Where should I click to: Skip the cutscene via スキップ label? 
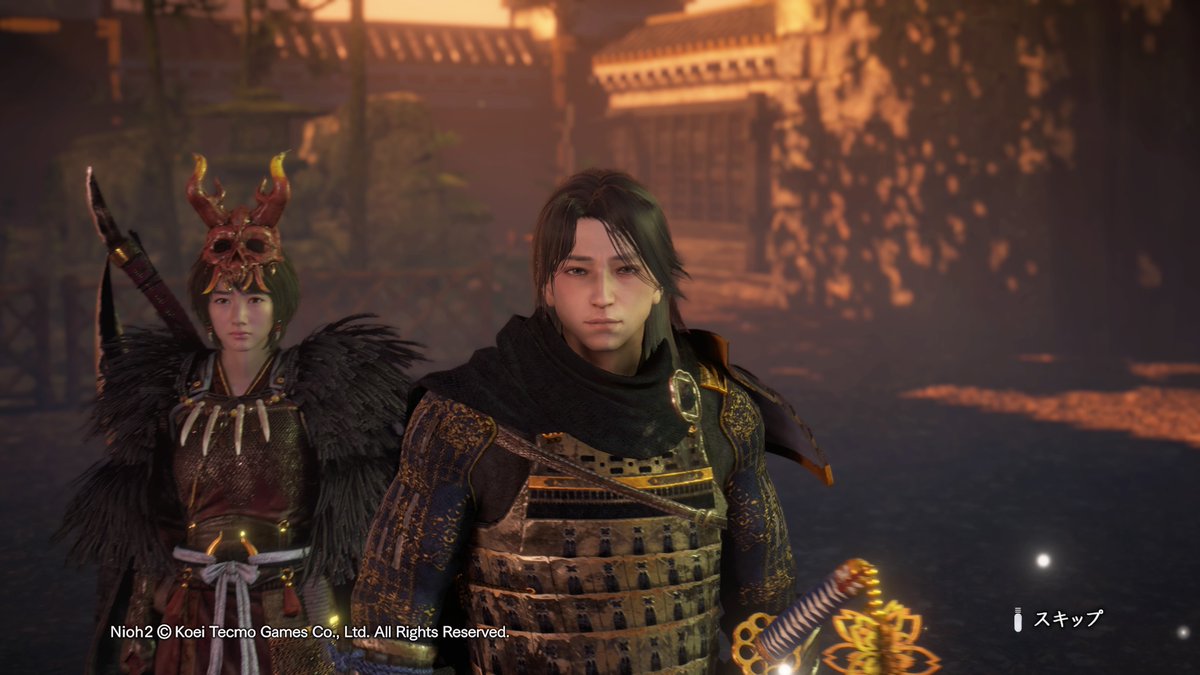pos(1066,619)
